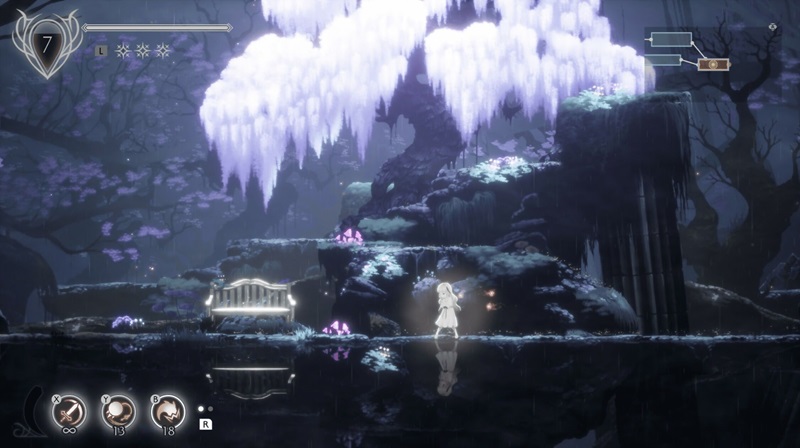Click the small compass icon above the minimap
This screenshot has height=448, width=800.
772,27
